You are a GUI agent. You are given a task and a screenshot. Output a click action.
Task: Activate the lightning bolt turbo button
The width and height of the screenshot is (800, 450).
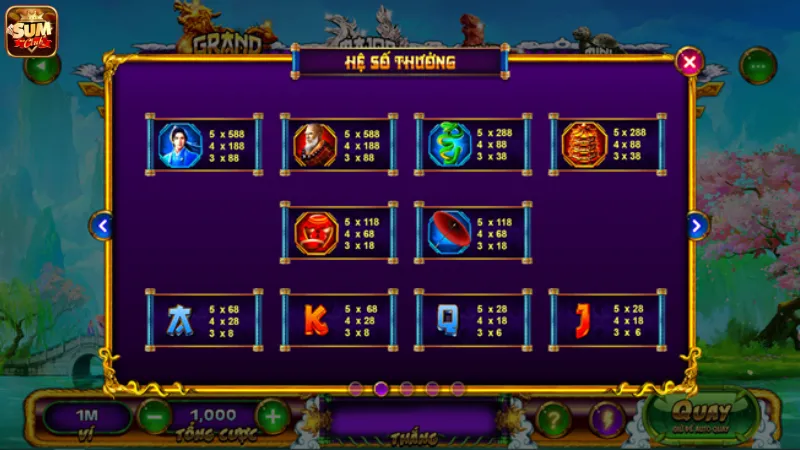[606, 418]
